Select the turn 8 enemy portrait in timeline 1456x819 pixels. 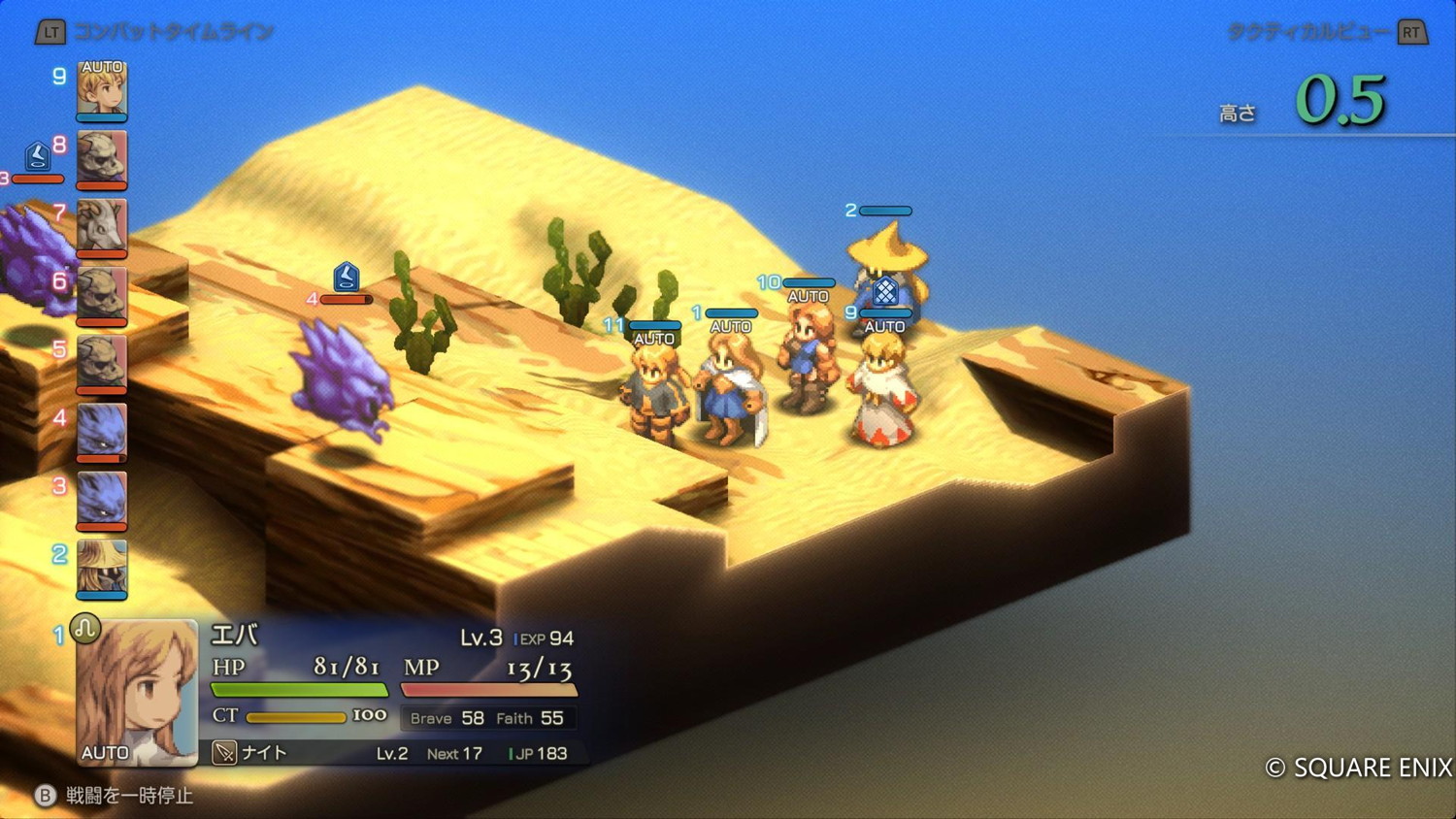[x=102, y=157]
